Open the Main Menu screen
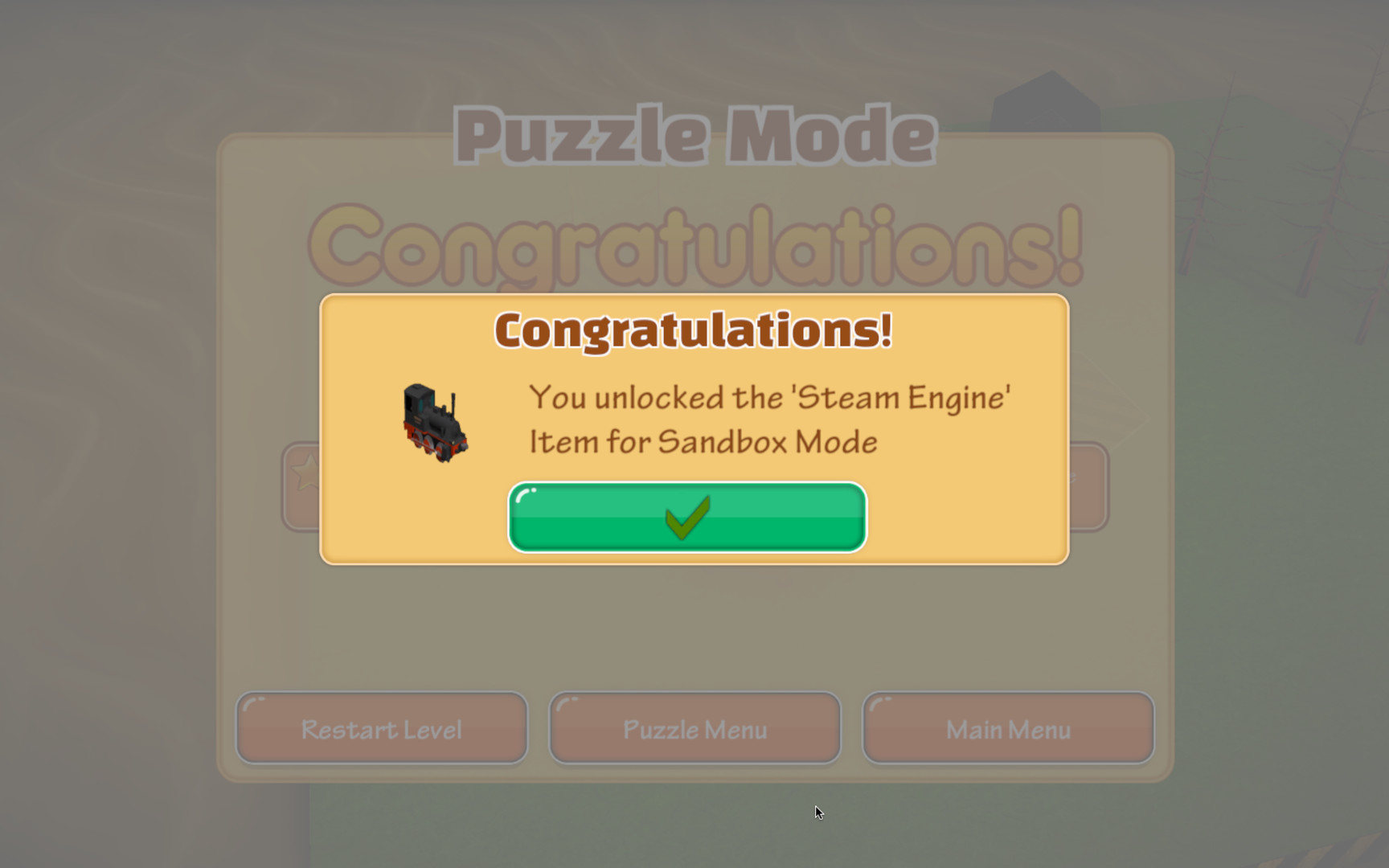This screenshot has height=868, width=1389. [x=1007, y=728]
